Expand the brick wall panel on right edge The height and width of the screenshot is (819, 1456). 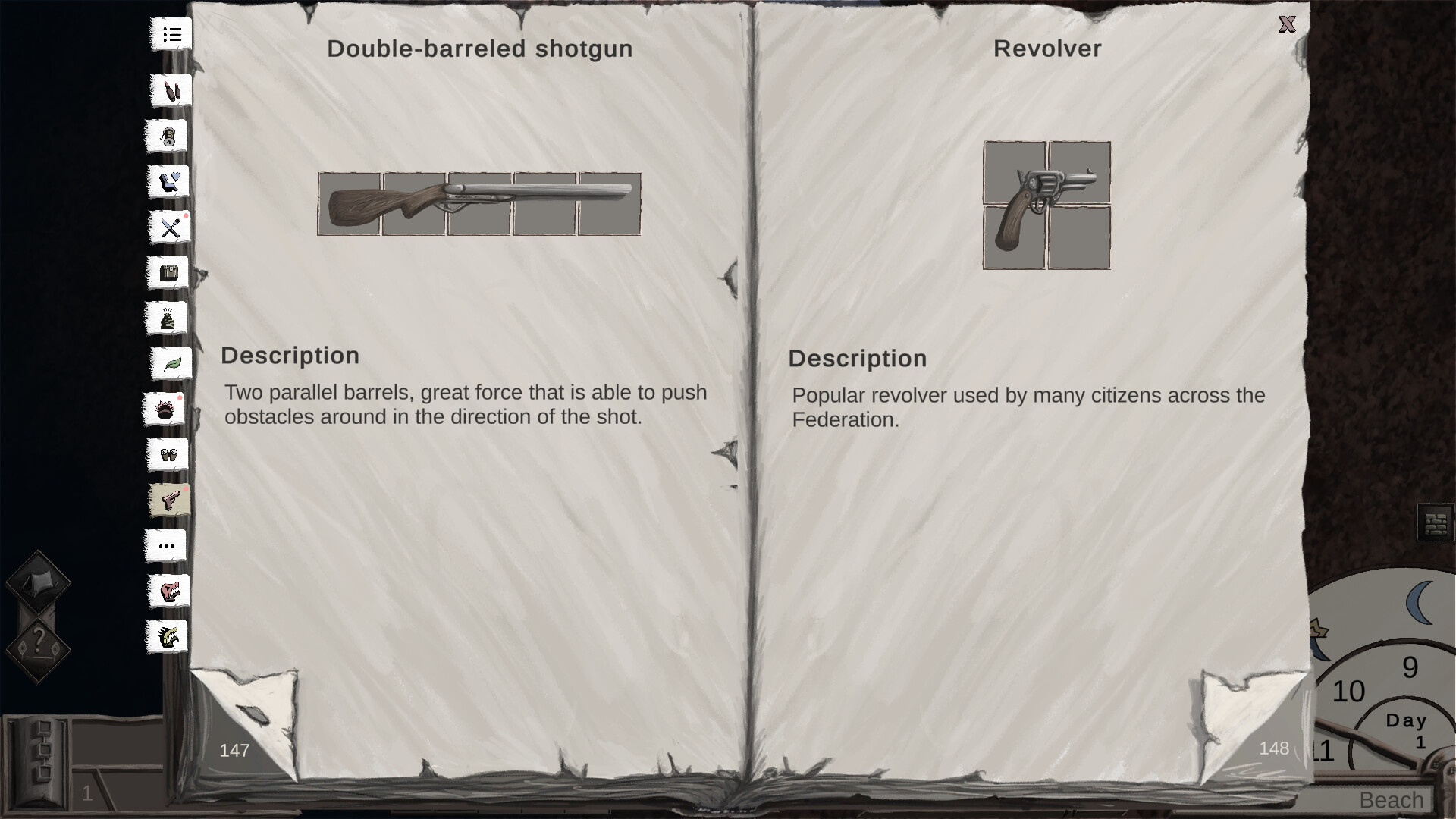click(x=1436, y=523)
